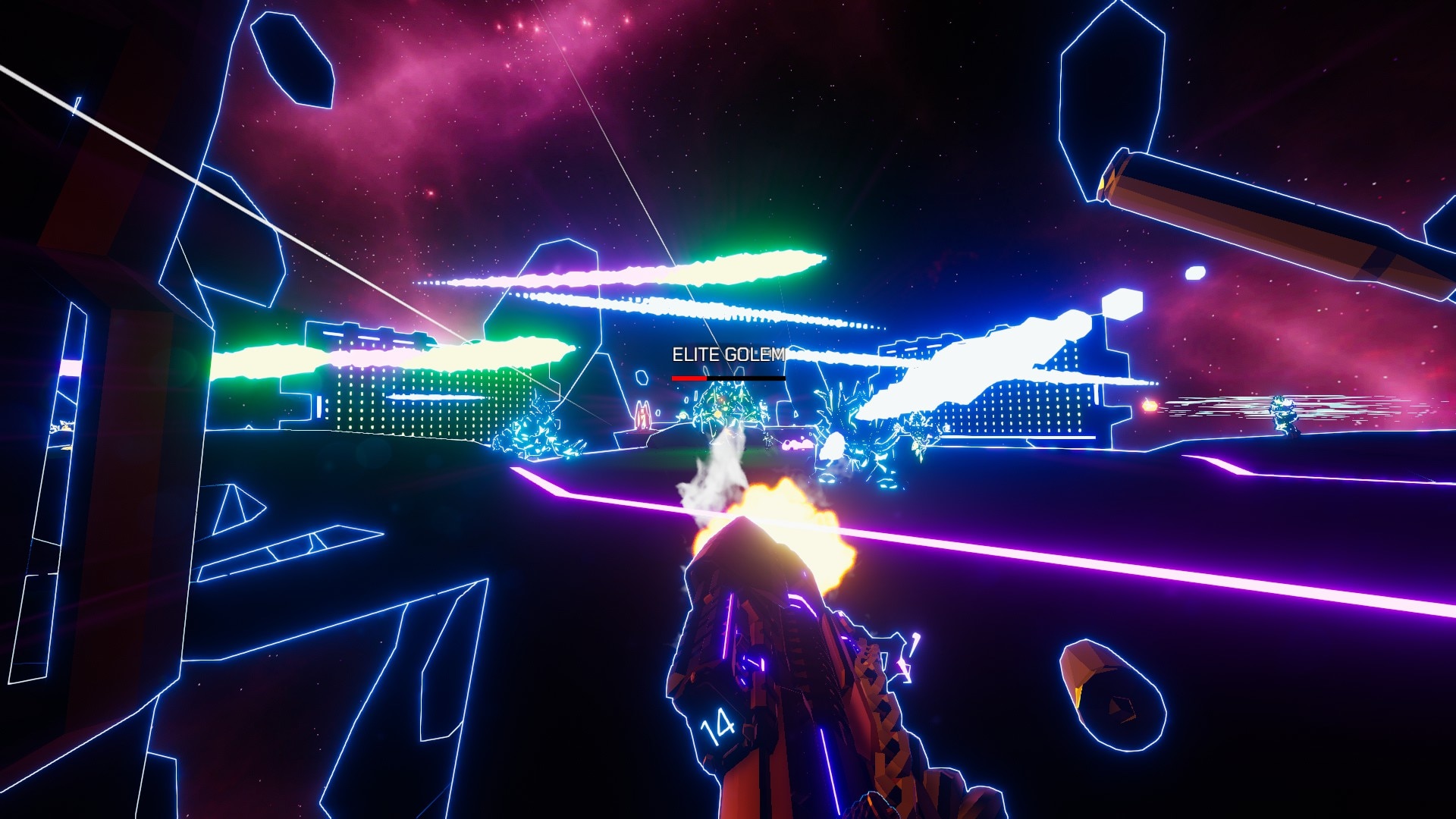This screenshot has width=1456, height=819.
Task: Select the orange projectile near the right wall
Action: (1149, 406)
